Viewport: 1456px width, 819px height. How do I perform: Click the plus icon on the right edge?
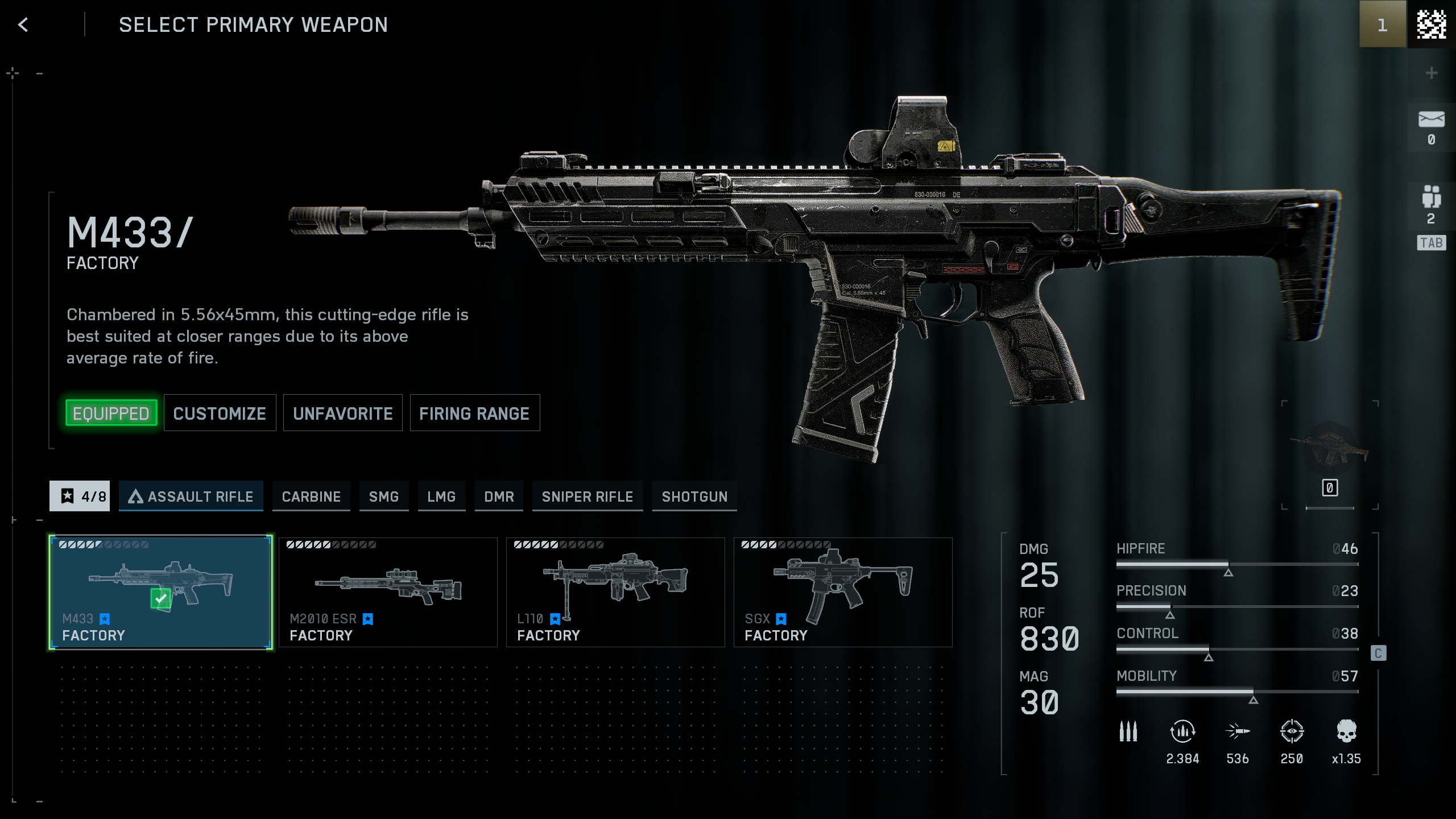(x=1433, y=73)
